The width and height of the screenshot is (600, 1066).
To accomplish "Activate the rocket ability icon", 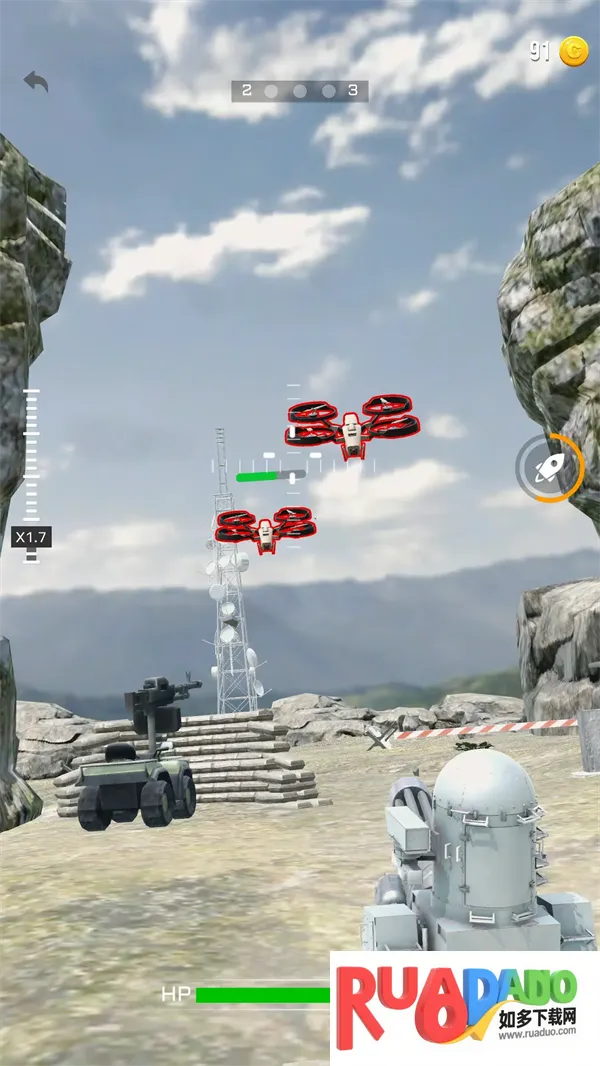I will [549, 467].
